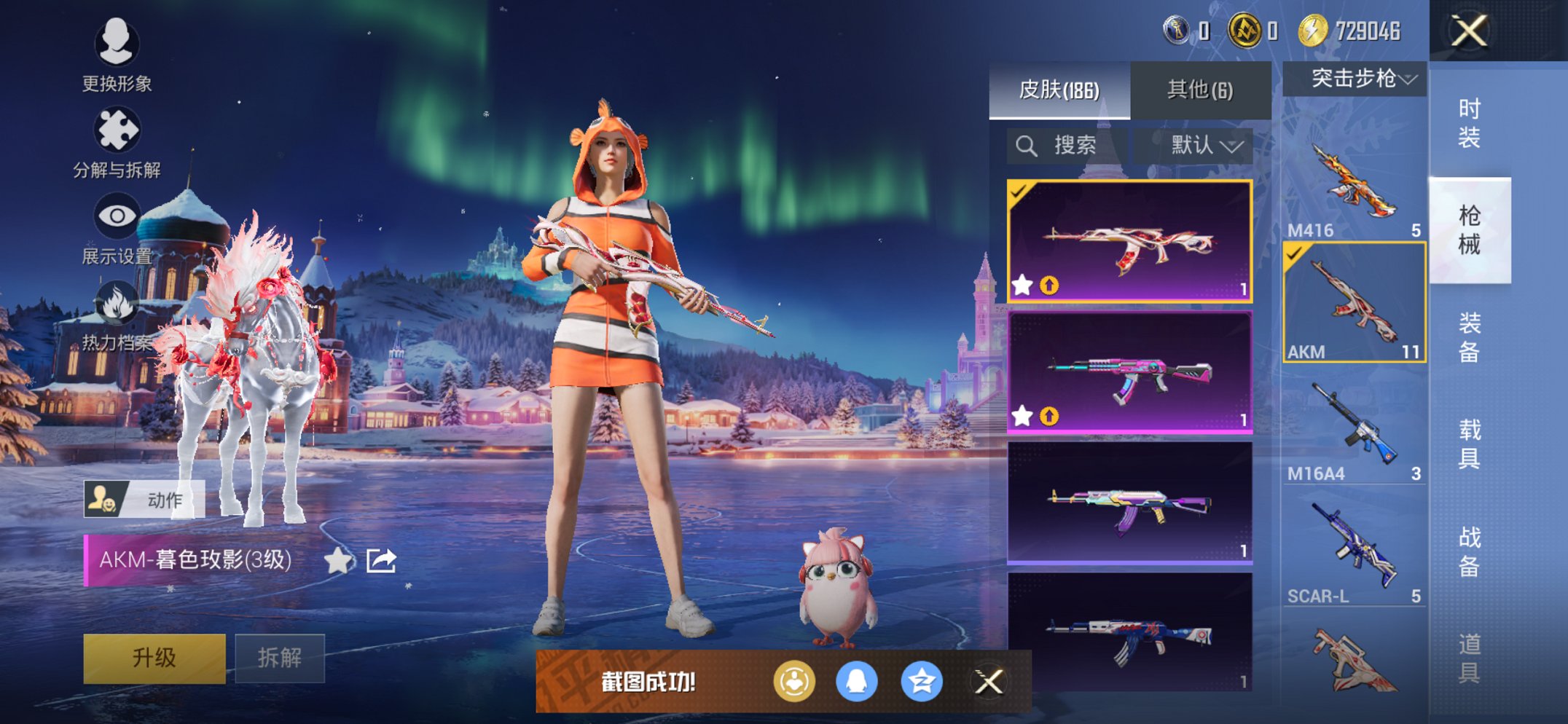Click the 搜索 search field
The width and height of the screenshot is (1568, 724).
pos(1067,146)
